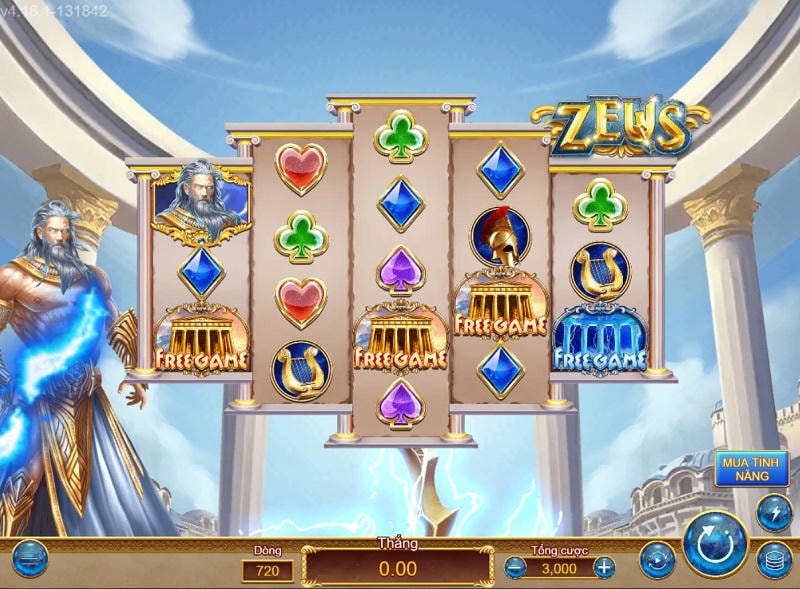The image size is (800, 589).
Task: Increase the total bet with the plus button
Action: tap(604, 568)
